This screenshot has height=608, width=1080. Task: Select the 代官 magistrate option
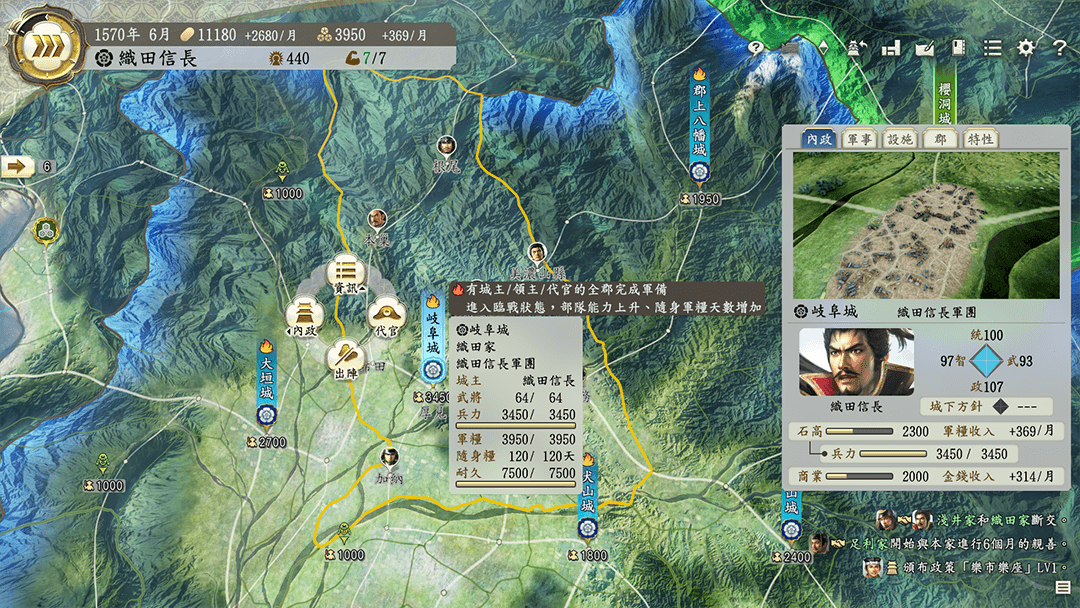coord(387,315)
